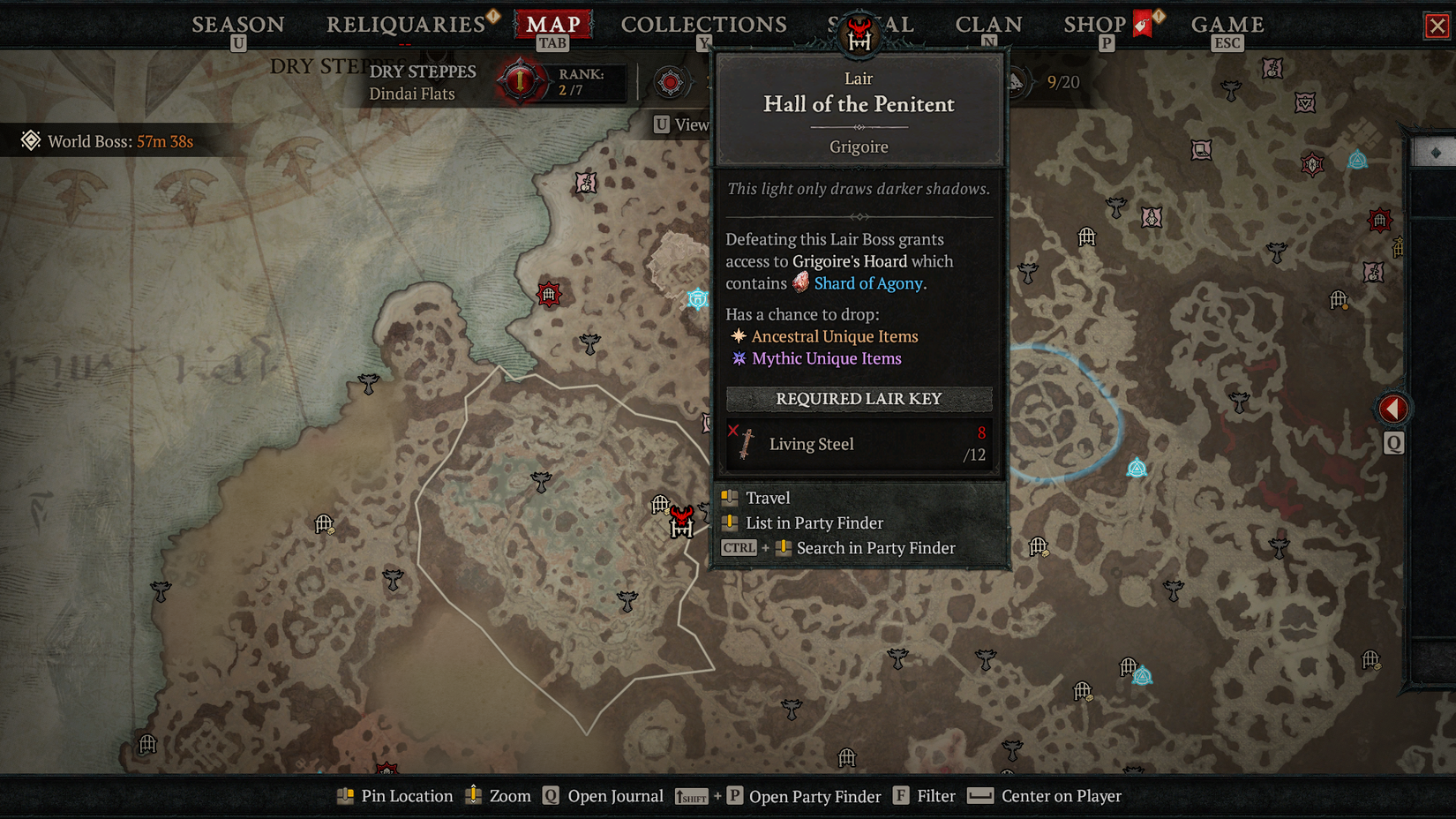
Task: Open the COLLECTIONS menu
Action: point(703,24)
